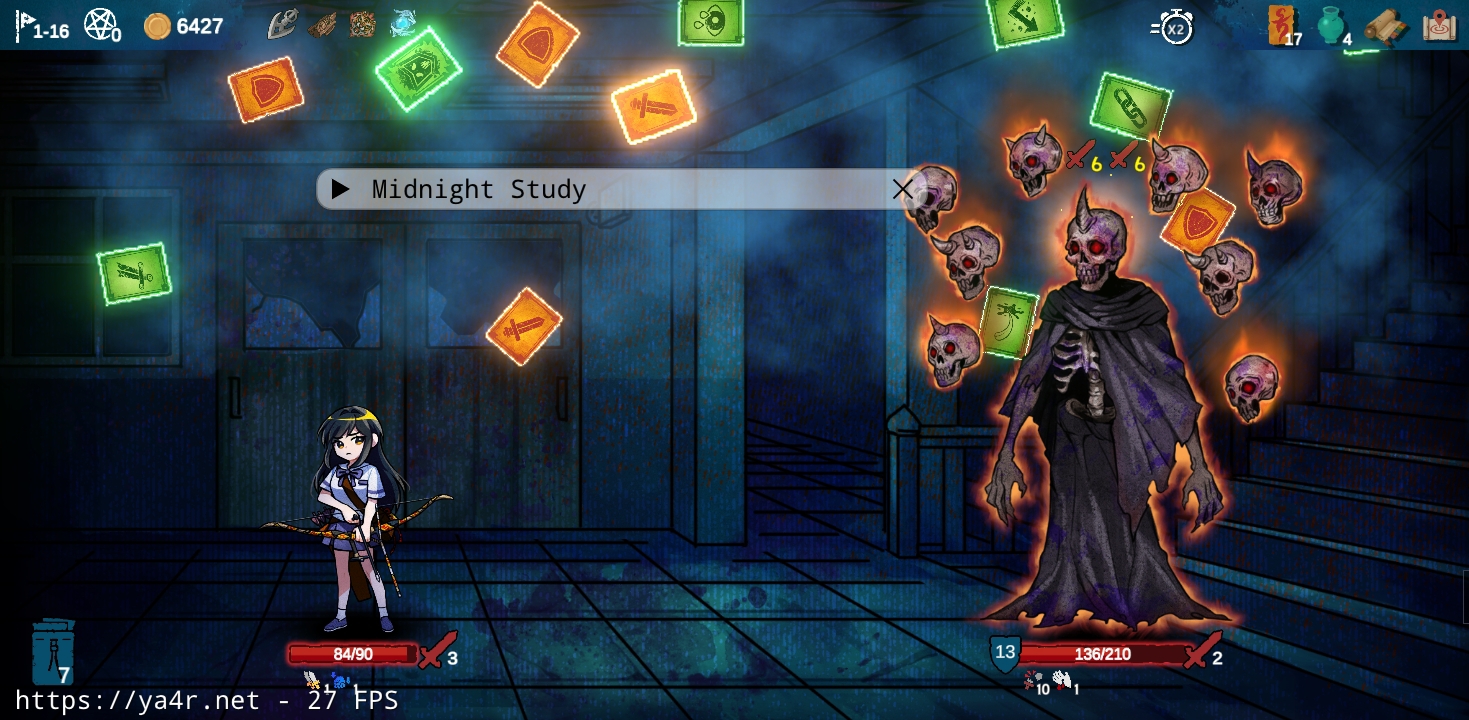Inspect the glowing blue orb relic
The height and width of the screenshot is (720, 1469).
403,23
